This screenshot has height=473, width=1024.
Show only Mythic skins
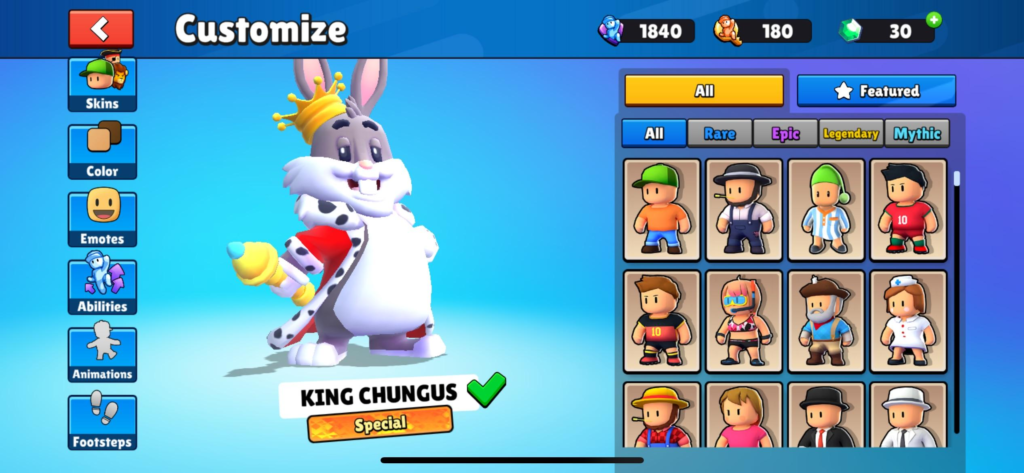[917, 133]
